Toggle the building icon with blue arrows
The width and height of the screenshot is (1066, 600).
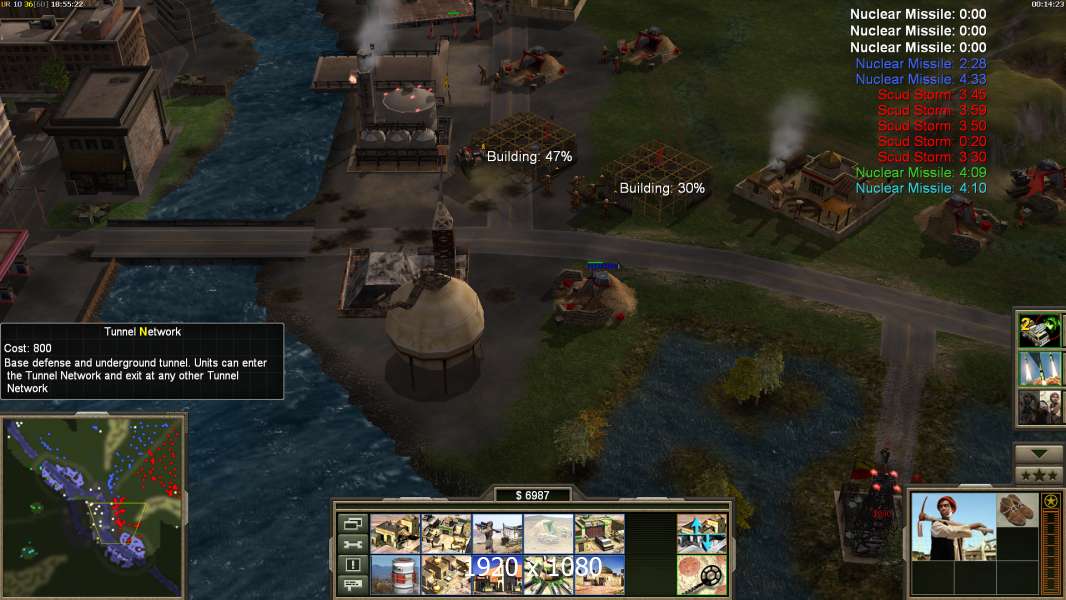[x=701, y=534]
